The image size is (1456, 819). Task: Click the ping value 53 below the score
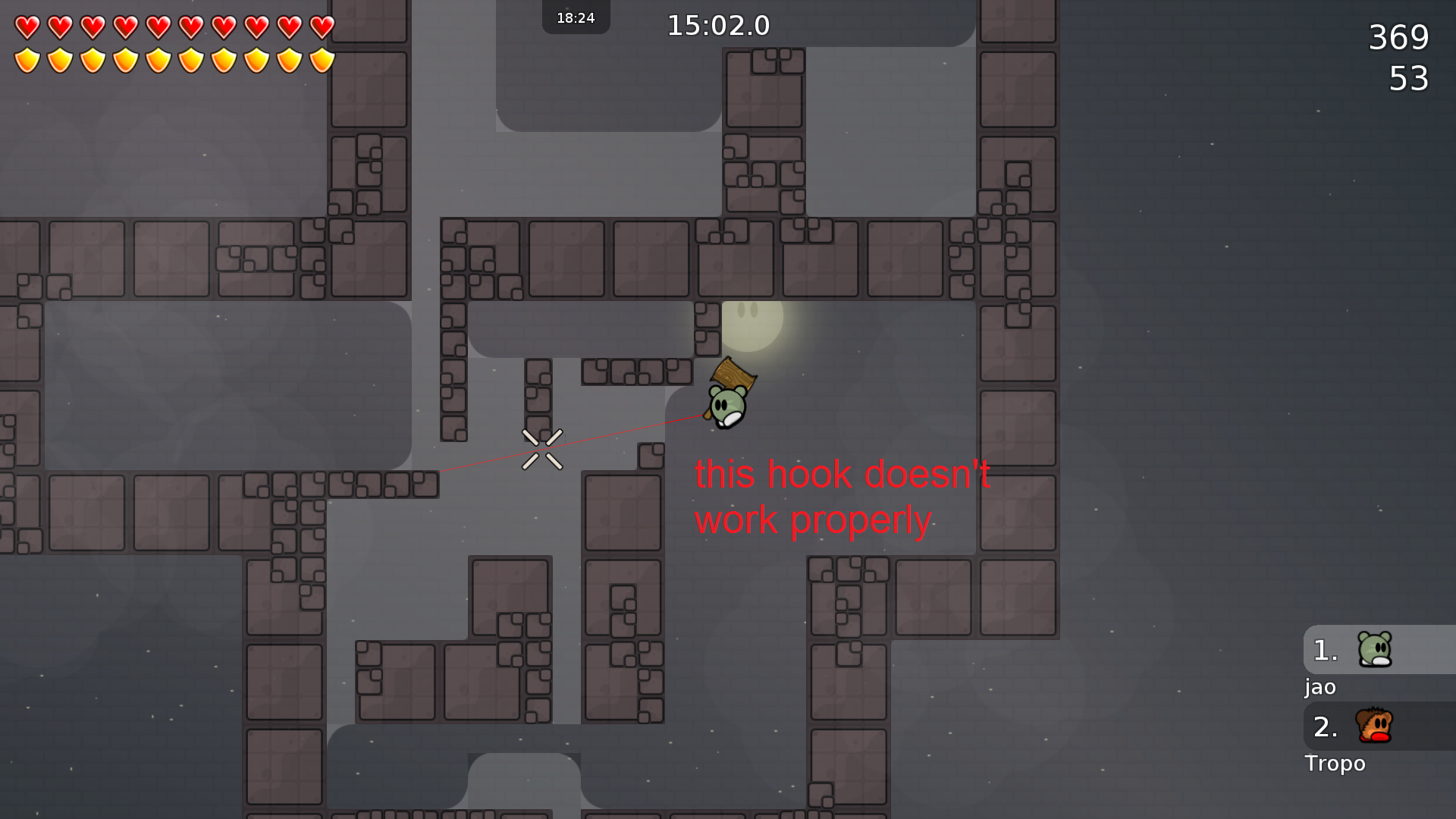1408,78
